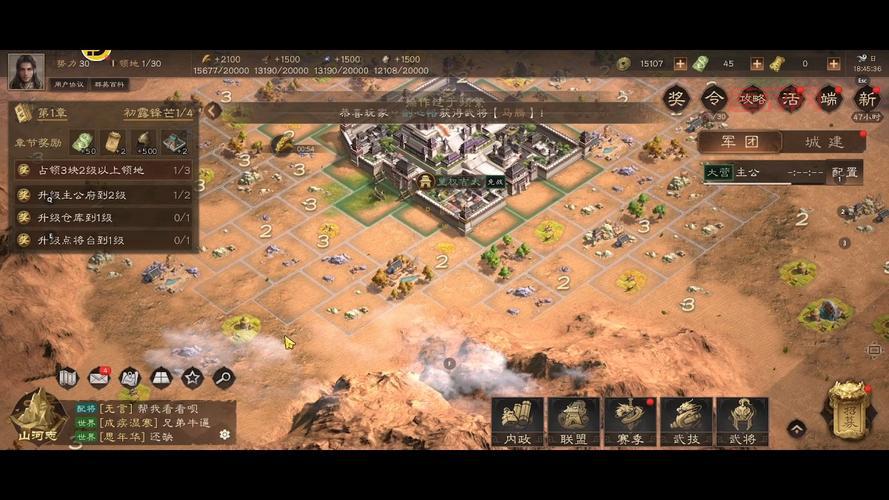Open the player portrait profile
Screen dimensions: 889x500
25,70
